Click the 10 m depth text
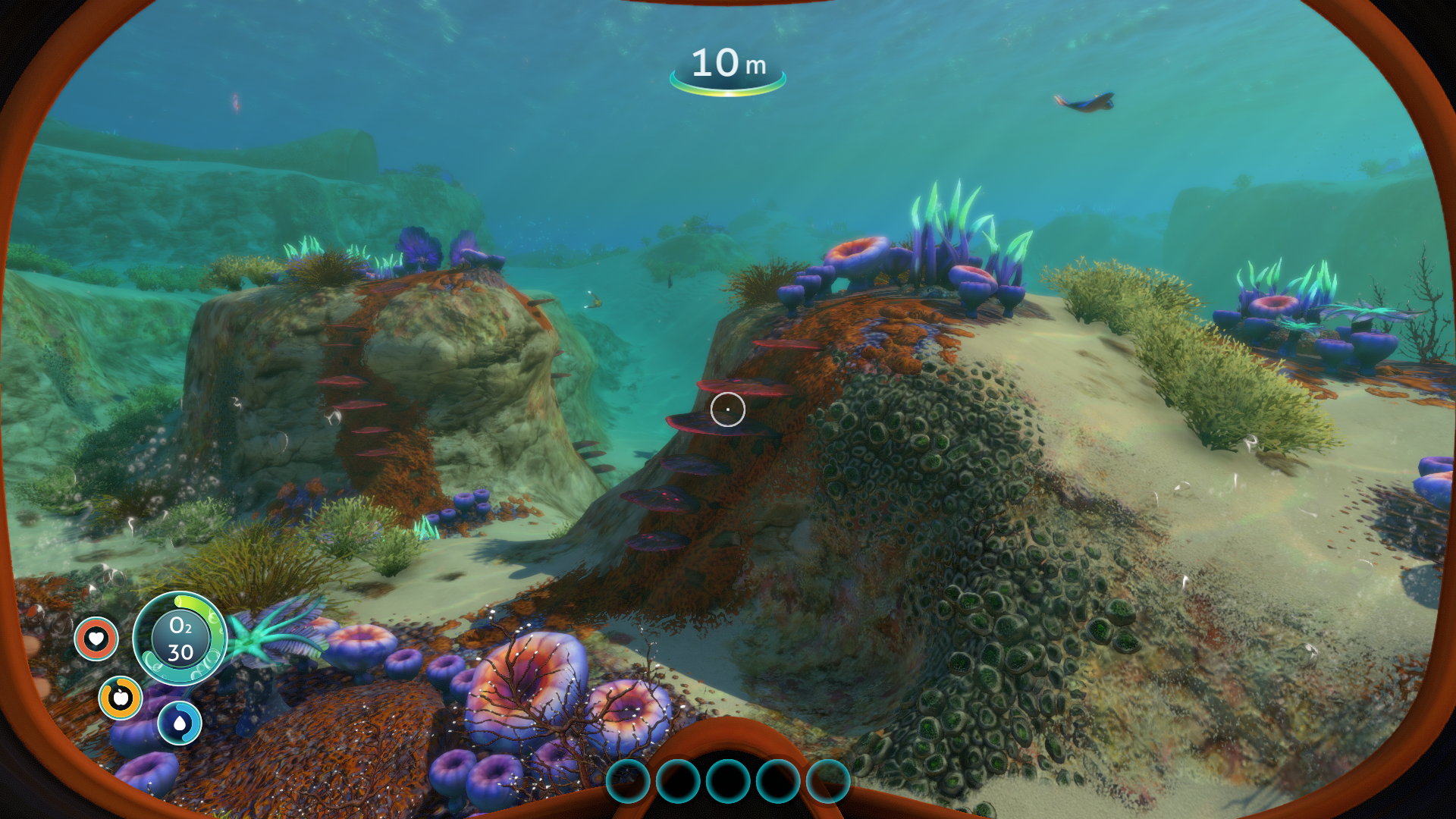This screenshot has height=819, width=1456. pyautogui.click(x=726, y=64)
